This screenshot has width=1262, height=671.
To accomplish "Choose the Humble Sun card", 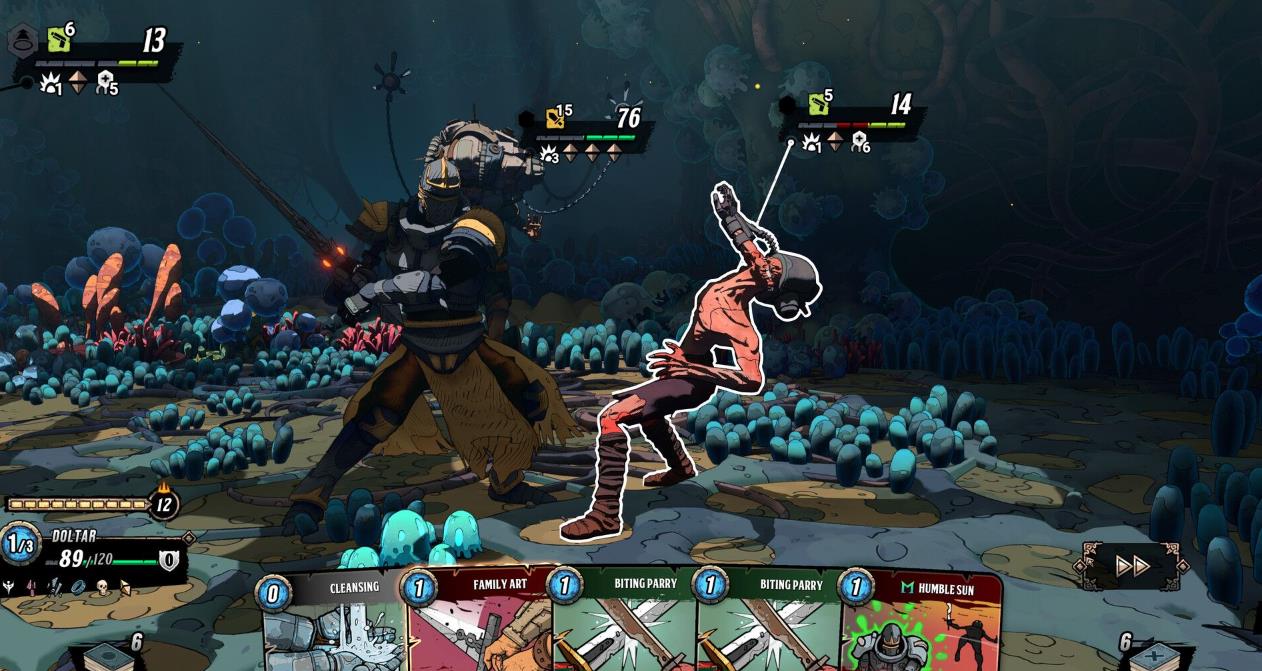I will click(920, 625).
